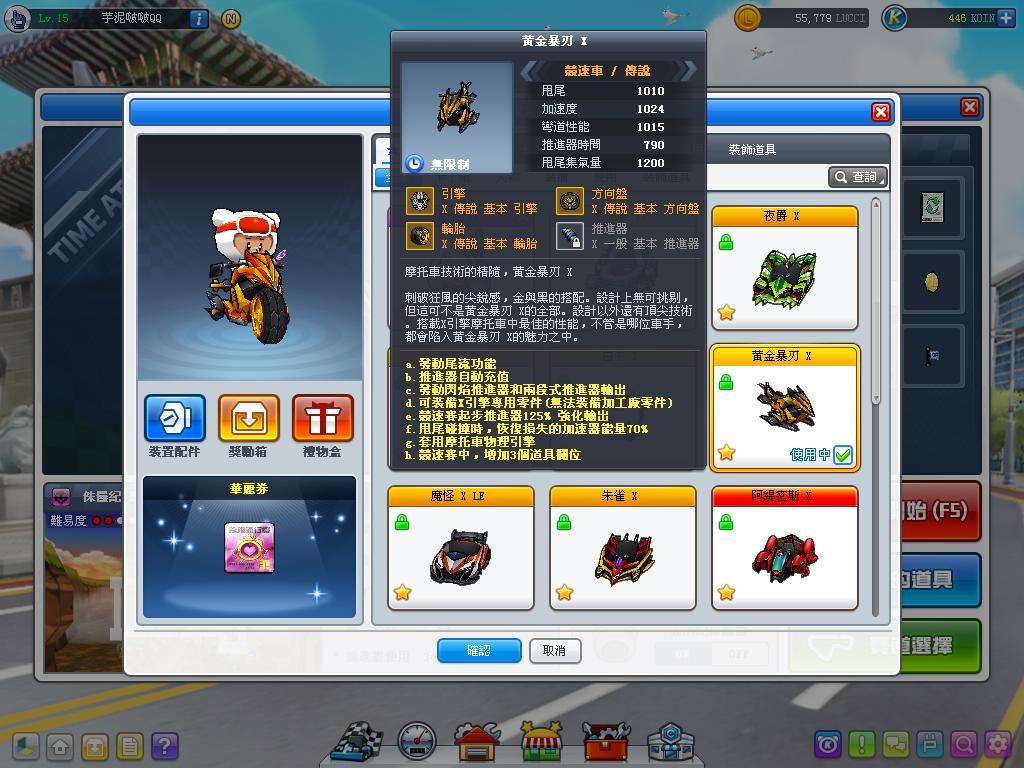Open the 禮物盒 gift box
This screenshot has width=1024, height=768.
click(322, 419)
